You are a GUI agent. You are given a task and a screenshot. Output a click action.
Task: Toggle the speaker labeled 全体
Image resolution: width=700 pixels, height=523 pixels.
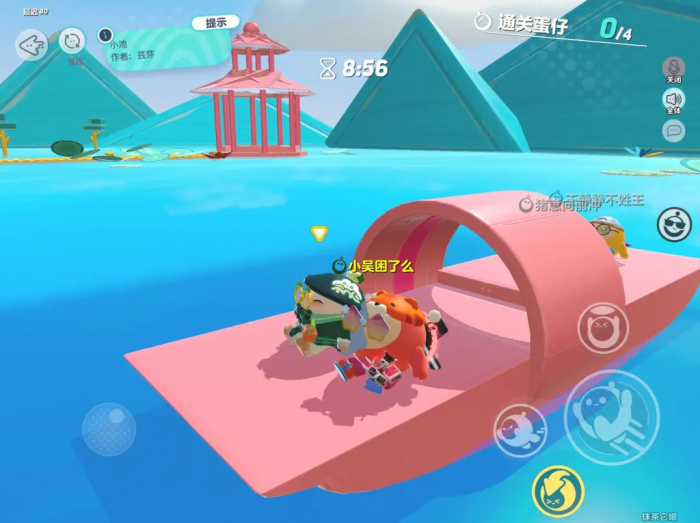(674, 99)
